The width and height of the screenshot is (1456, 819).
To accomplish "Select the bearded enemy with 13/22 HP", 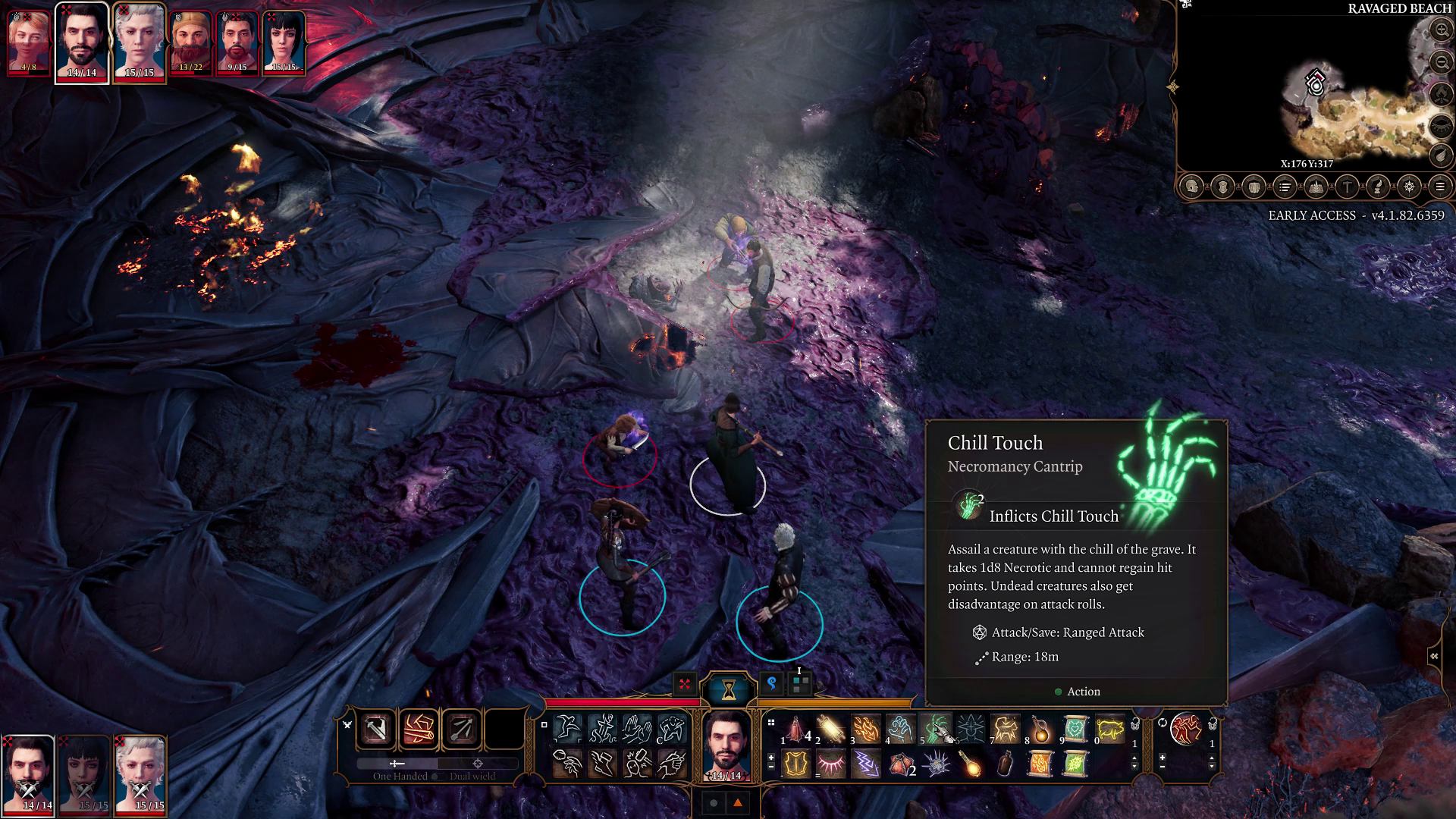I will pyautogui.click(x=190, y=42).
